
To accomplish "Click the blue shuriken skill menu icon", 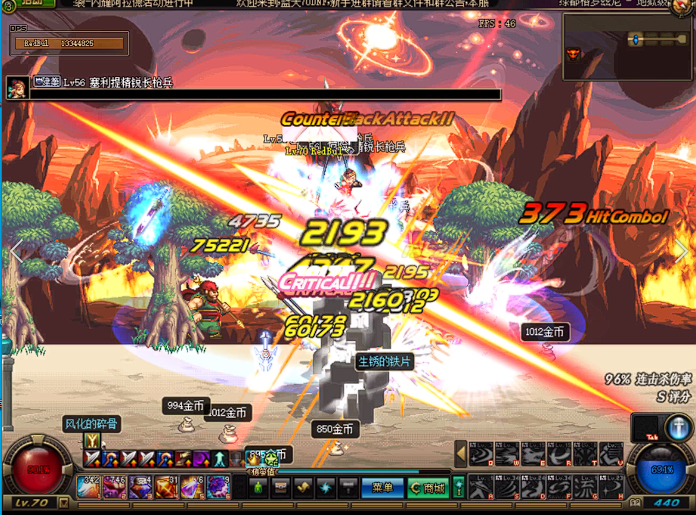I will [326, 488].
